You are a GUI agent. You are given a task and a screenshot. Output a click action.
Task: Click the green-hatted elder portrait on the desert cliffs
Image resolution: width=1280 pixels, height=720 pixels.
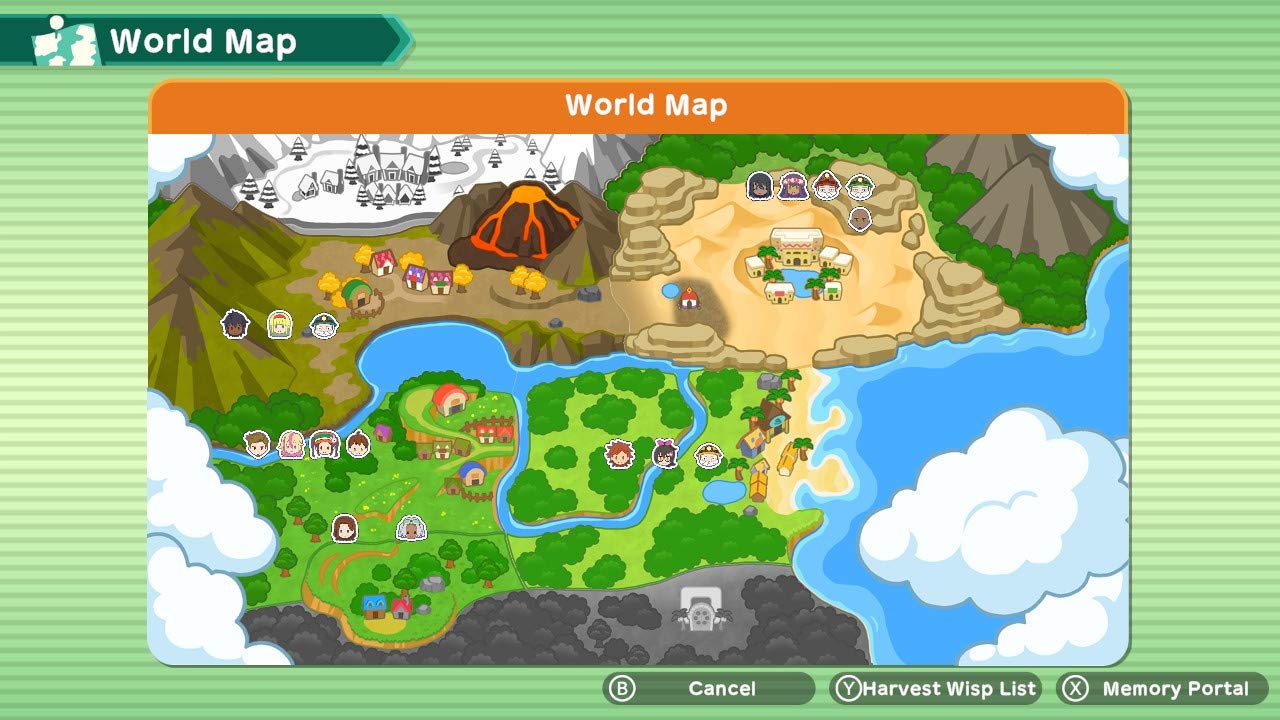point(861,187)
